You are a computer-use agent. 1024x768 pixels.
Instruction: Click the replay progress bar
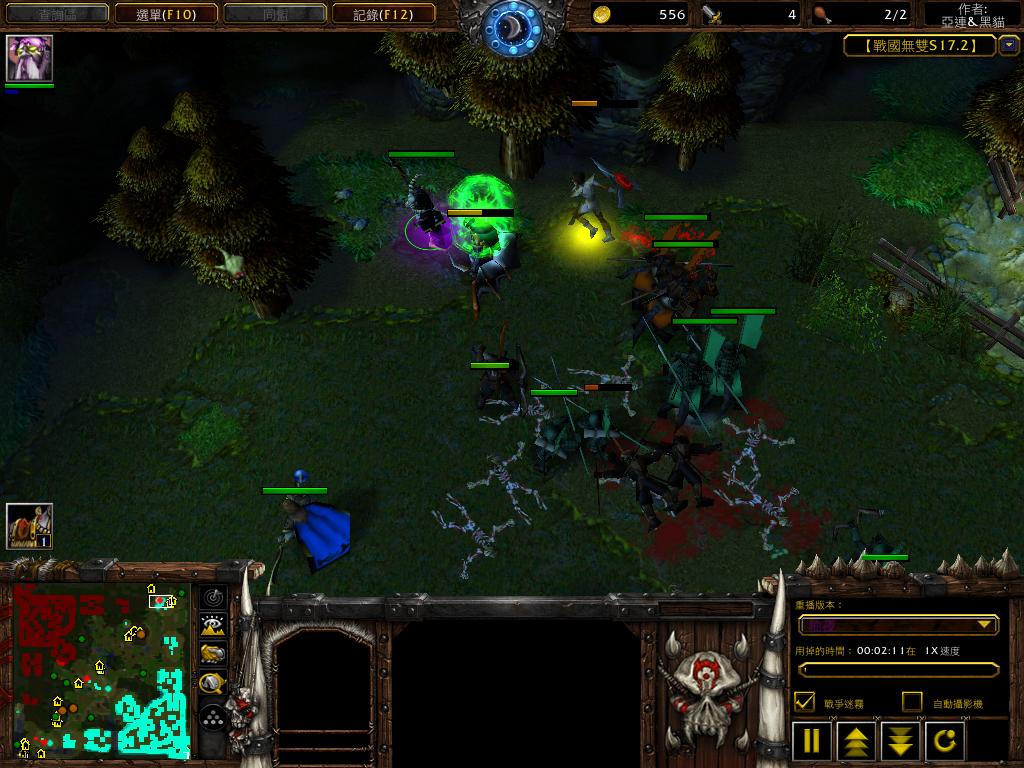(x=897, y=669)
